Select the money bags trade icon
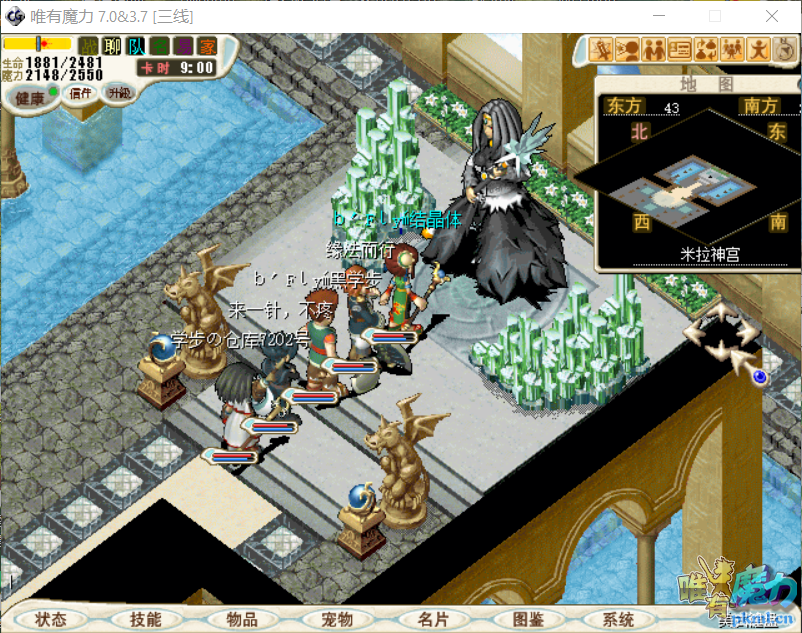 [707, 48]
